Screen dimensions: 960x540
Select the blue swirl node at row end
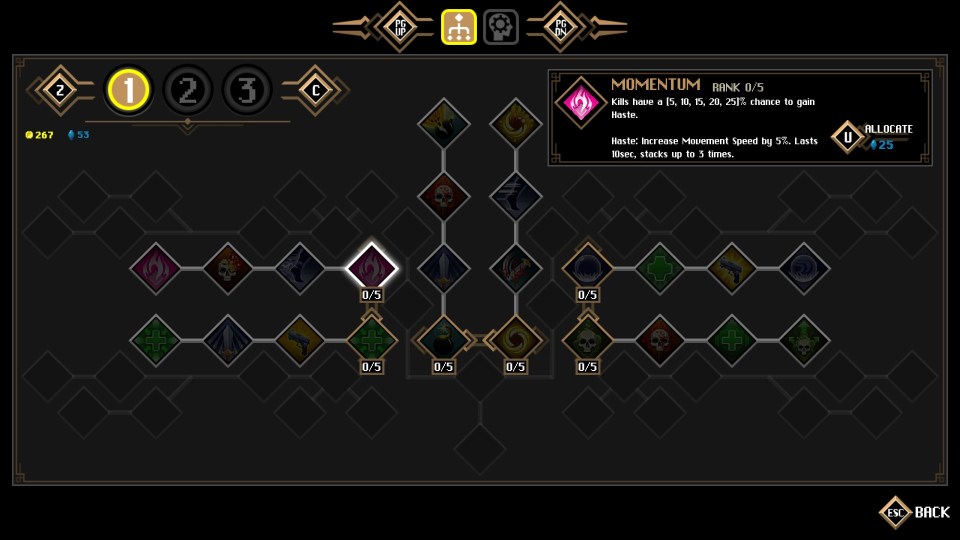(x=804, y=268)
